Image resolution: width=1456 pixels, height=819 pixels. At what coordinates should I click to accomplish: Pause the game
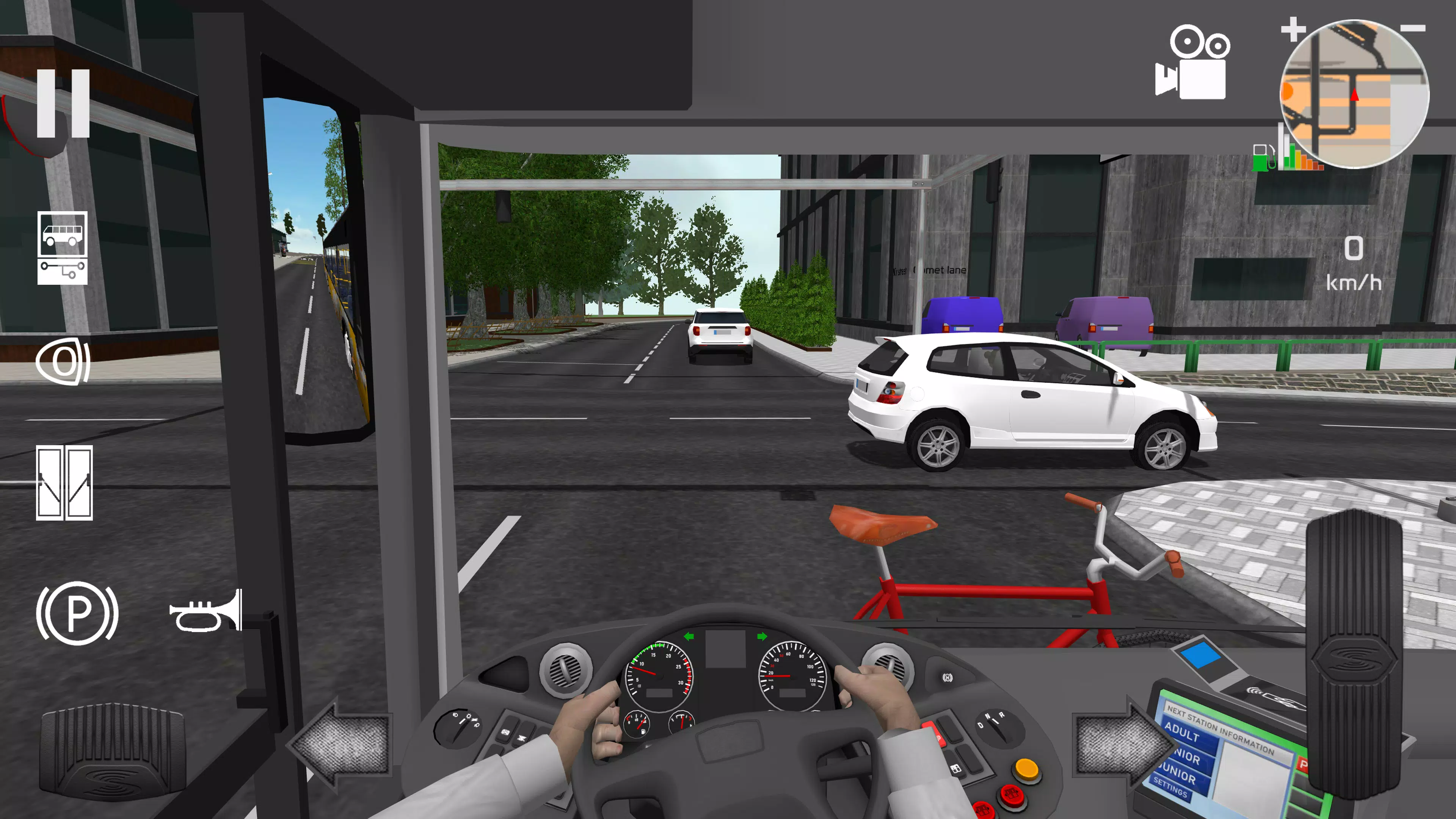[x=64, y=102]
